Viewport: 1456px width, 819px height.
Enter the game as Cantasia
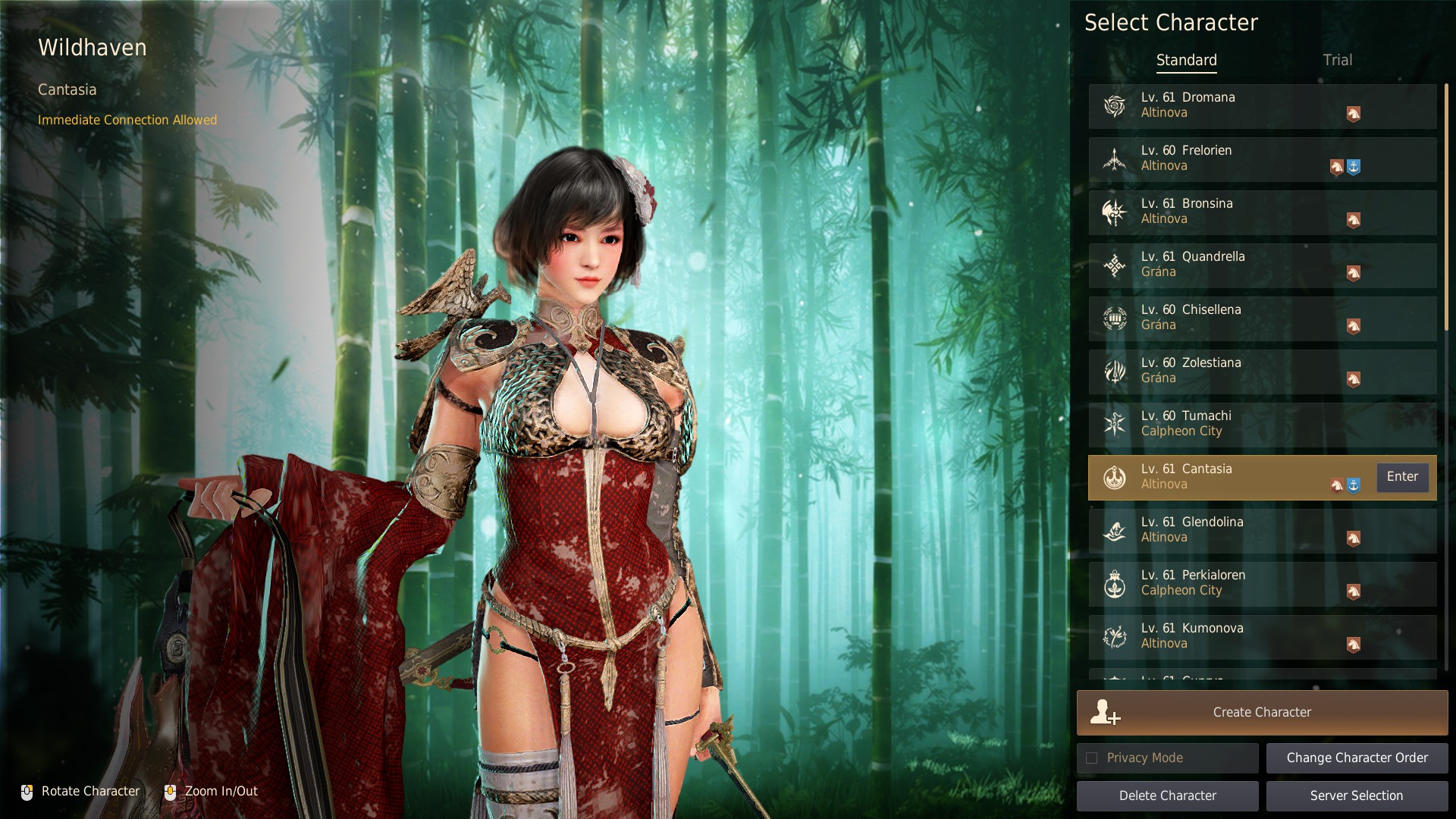pyautogui.click(x=1402, y=477)
